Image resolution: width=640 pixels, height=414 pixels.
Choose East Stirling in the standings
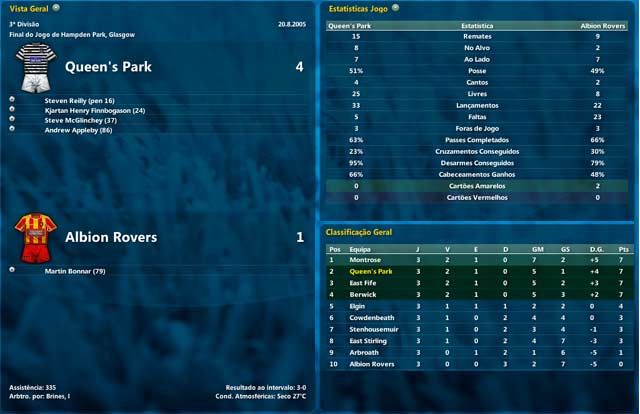[x=370, y=340]
